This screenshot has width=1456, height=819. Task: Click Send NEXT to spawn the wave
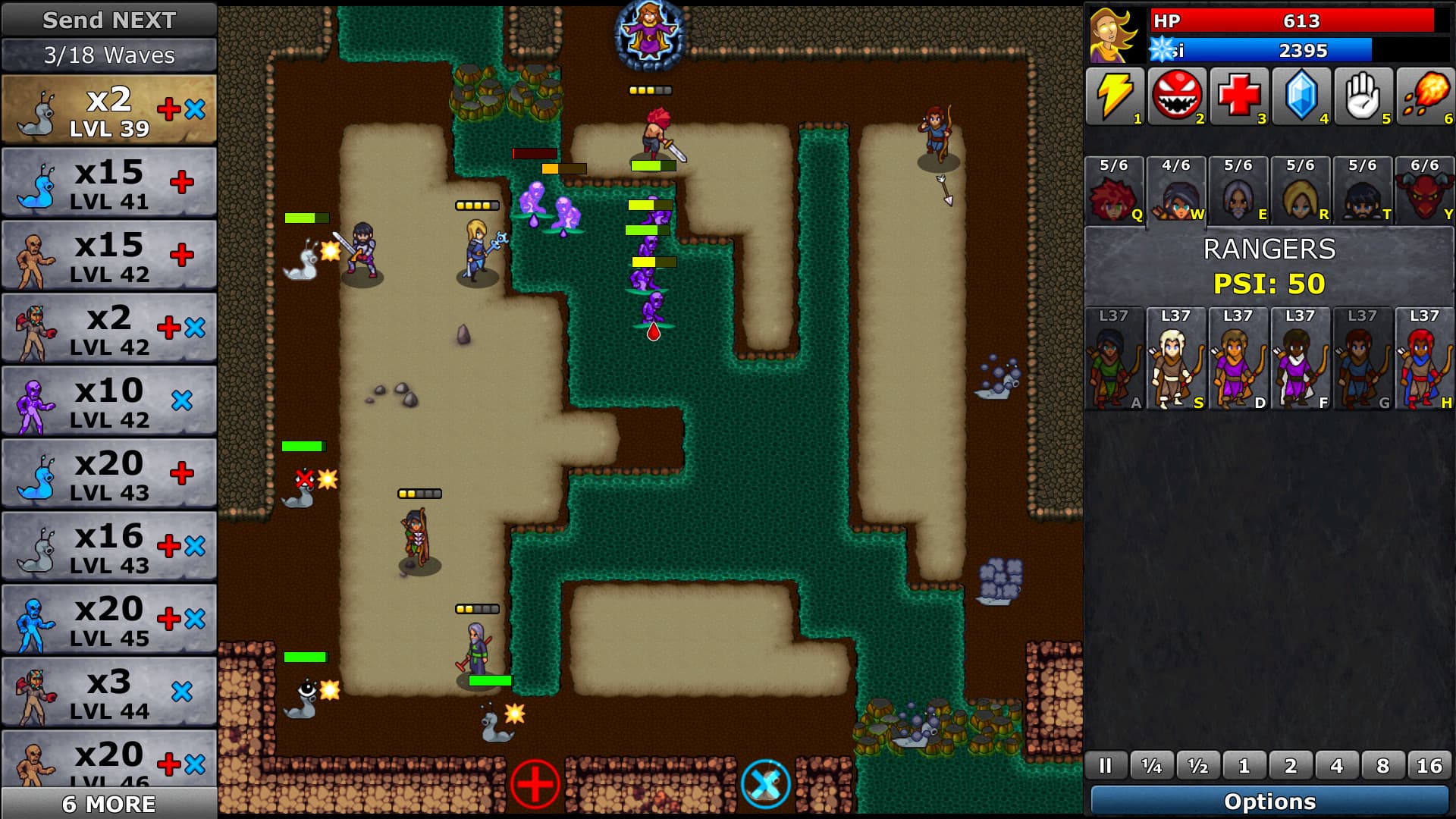point(108,20)
